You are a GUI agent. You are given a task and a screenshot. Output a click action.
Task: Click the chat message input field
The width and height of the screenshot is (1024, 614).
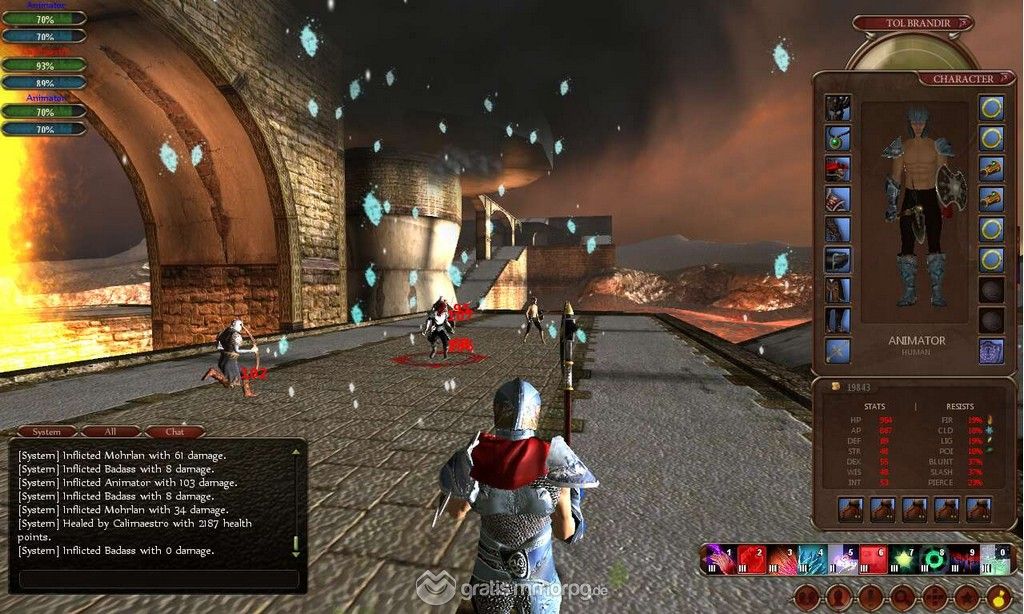point(159,579)
